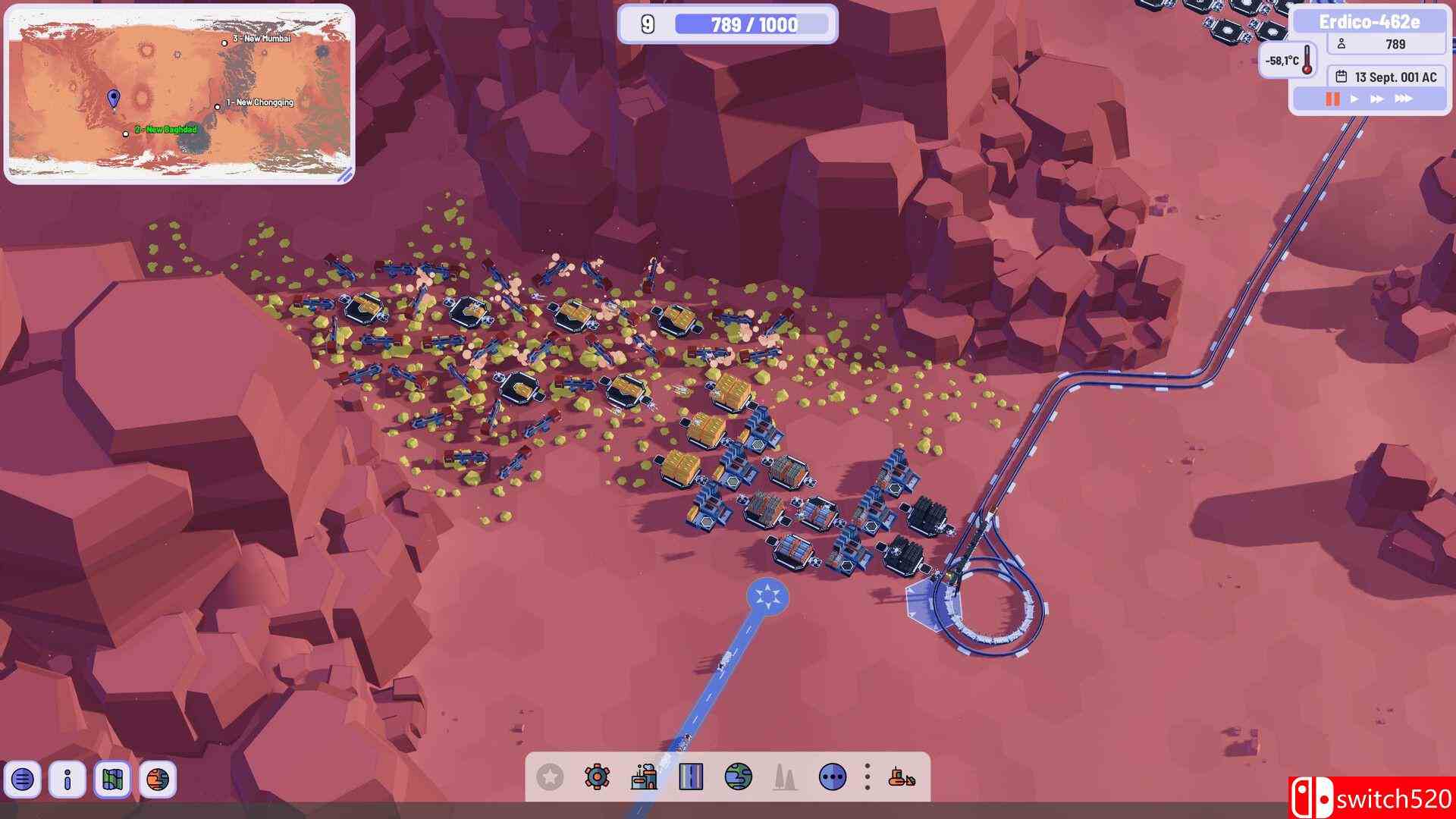Open the main menu list button
1456x819 pixels.
pos(23,779)
